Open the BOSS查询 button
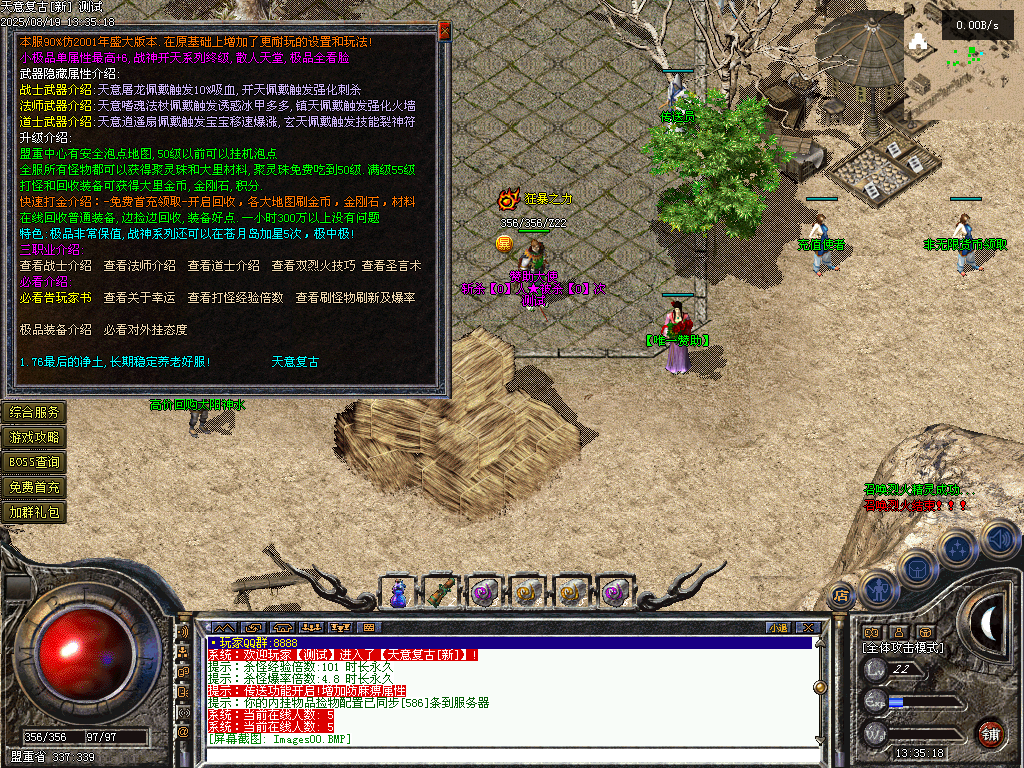Screen dimensions: 1024x768 34,462
